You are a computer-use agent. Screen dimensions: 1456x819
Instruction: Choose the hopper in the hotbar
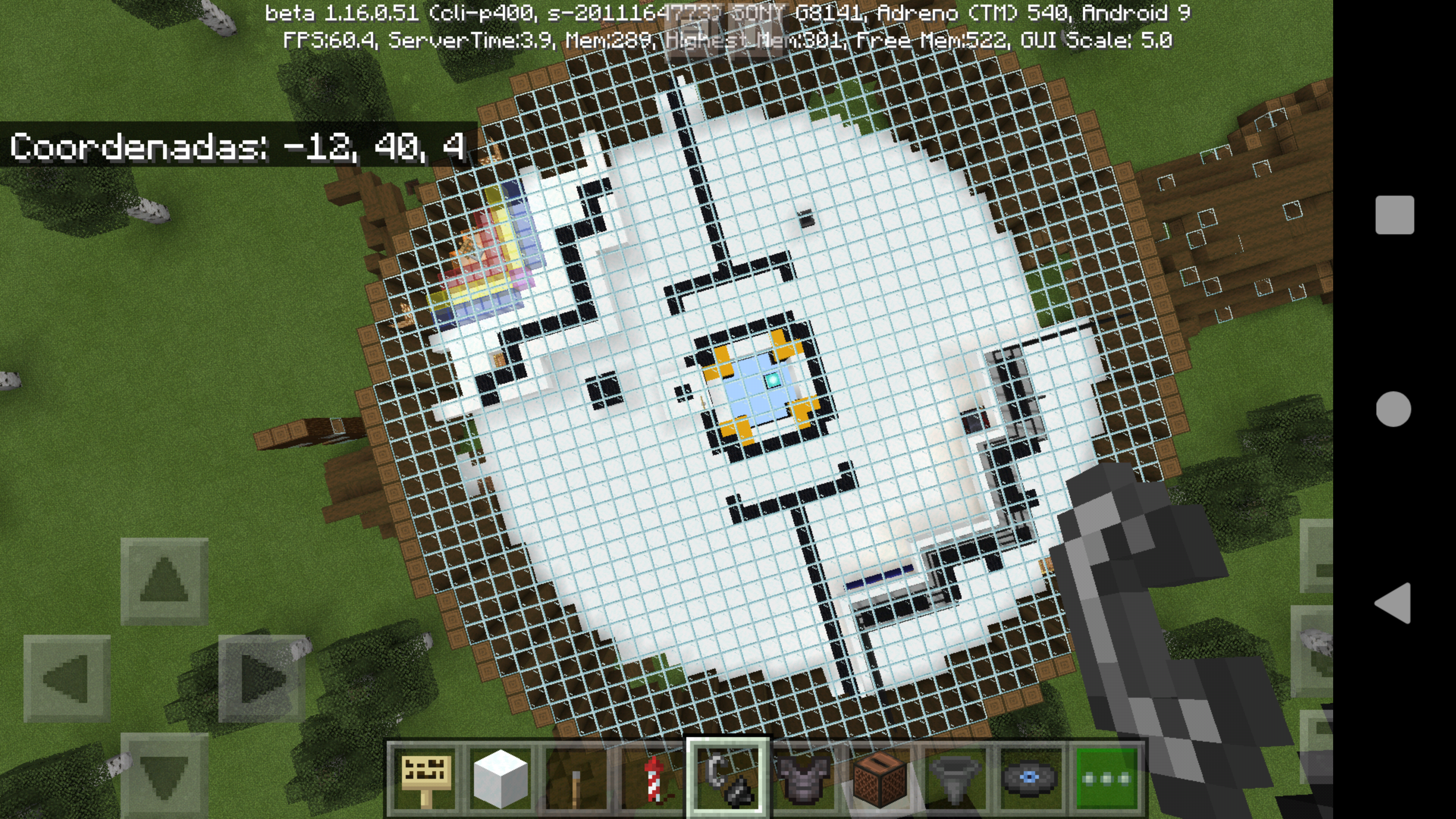[x=955, y=779]
